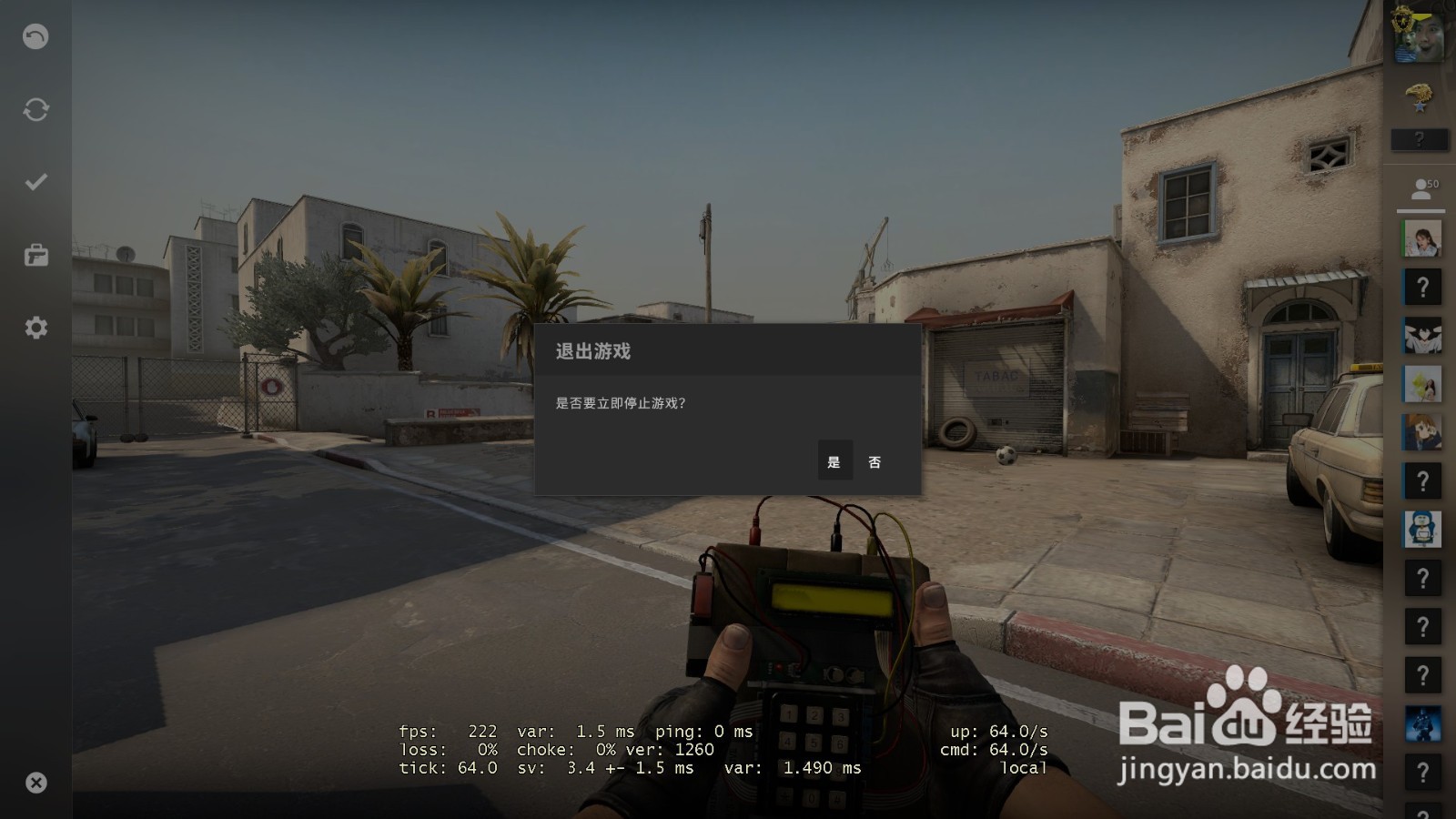Screen dimensions: 1456x819
Task: Select the back arrow to resume the game
Action: (35, 36)
